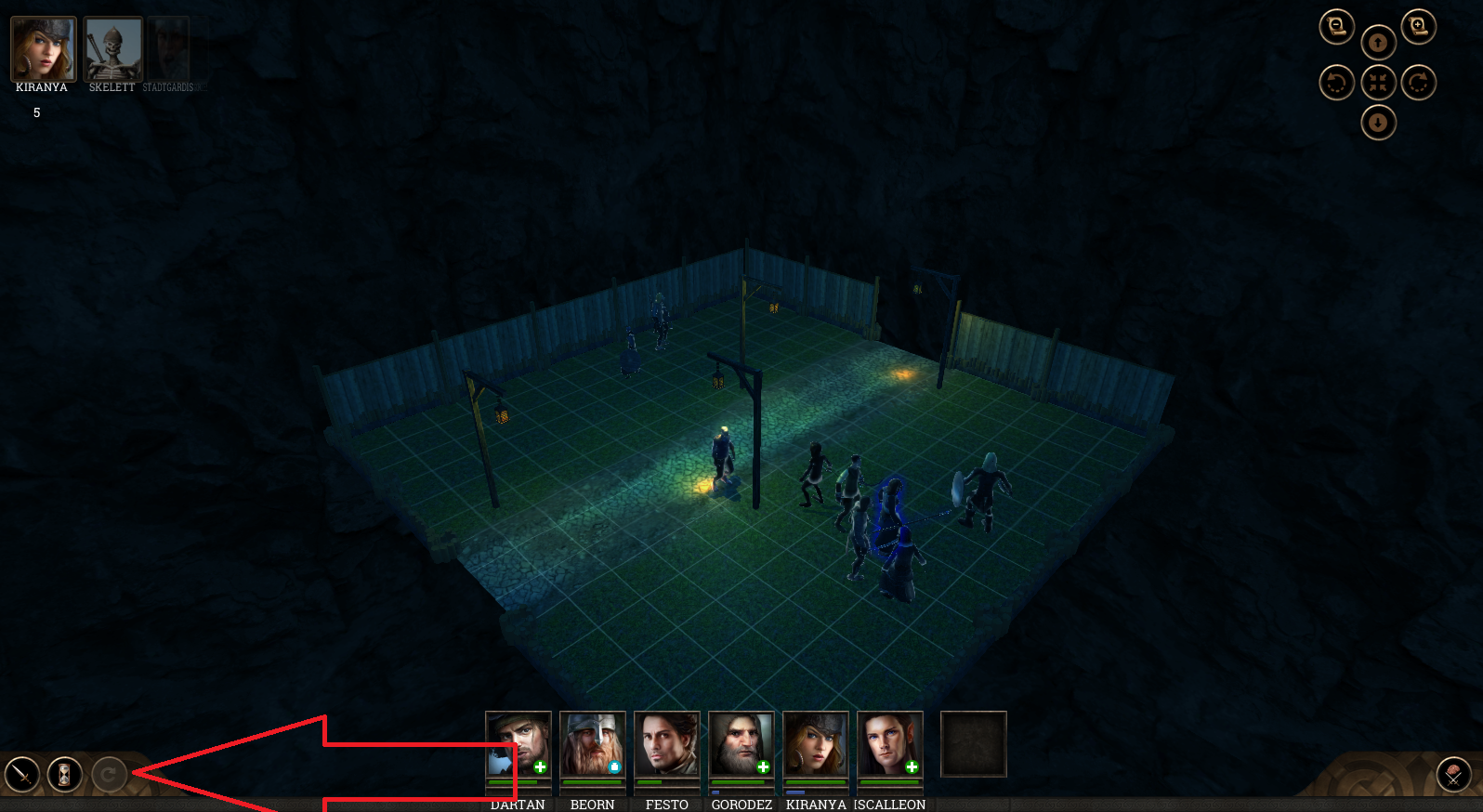Move the camera down with the arrow button
This screenshot has width=1483, height=812.
pos(1378,123)
